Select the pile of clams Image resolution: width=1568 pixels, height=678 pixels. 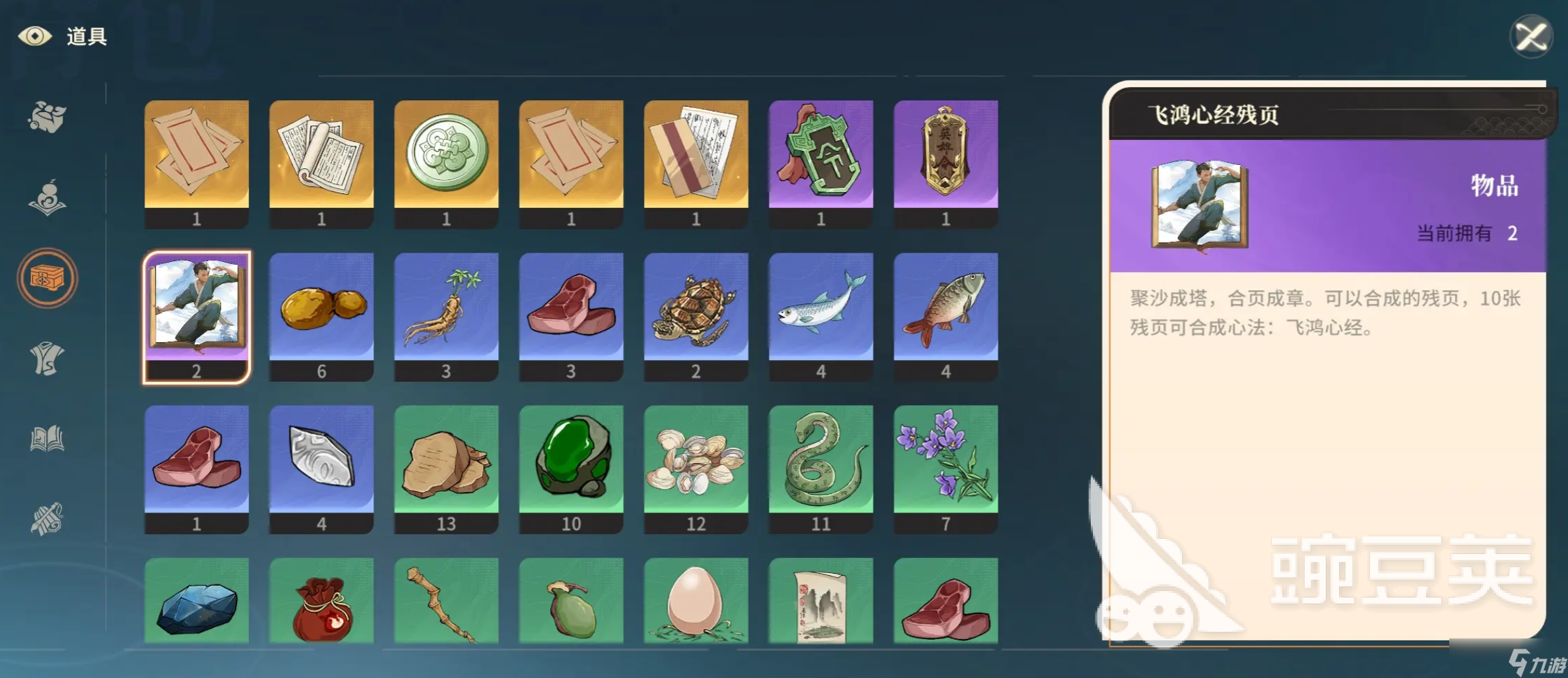pyautogui.click(x=696, y=460)
